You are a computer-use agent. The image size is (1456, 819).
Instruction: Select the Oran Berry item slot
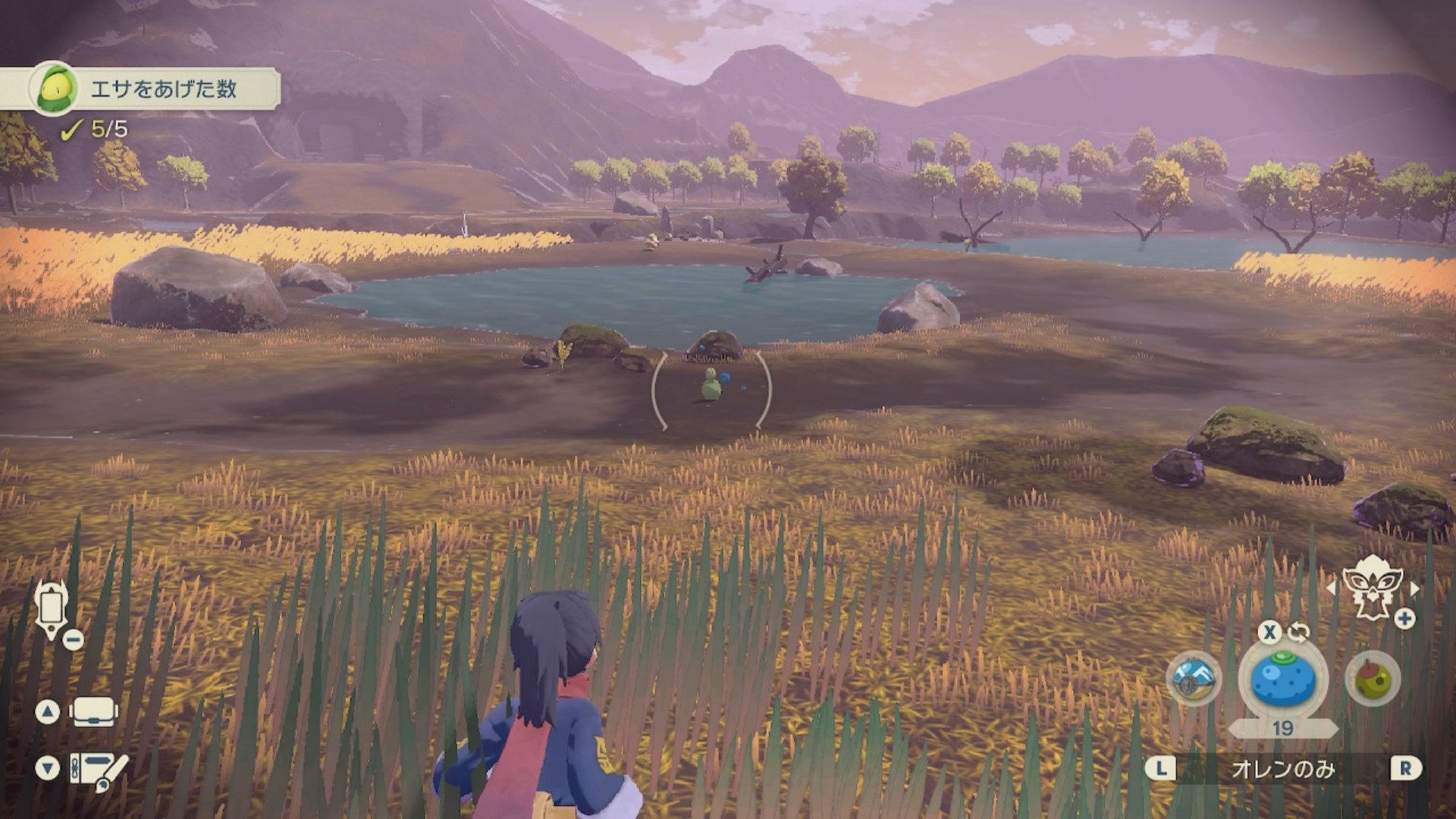coord(1282,679)
